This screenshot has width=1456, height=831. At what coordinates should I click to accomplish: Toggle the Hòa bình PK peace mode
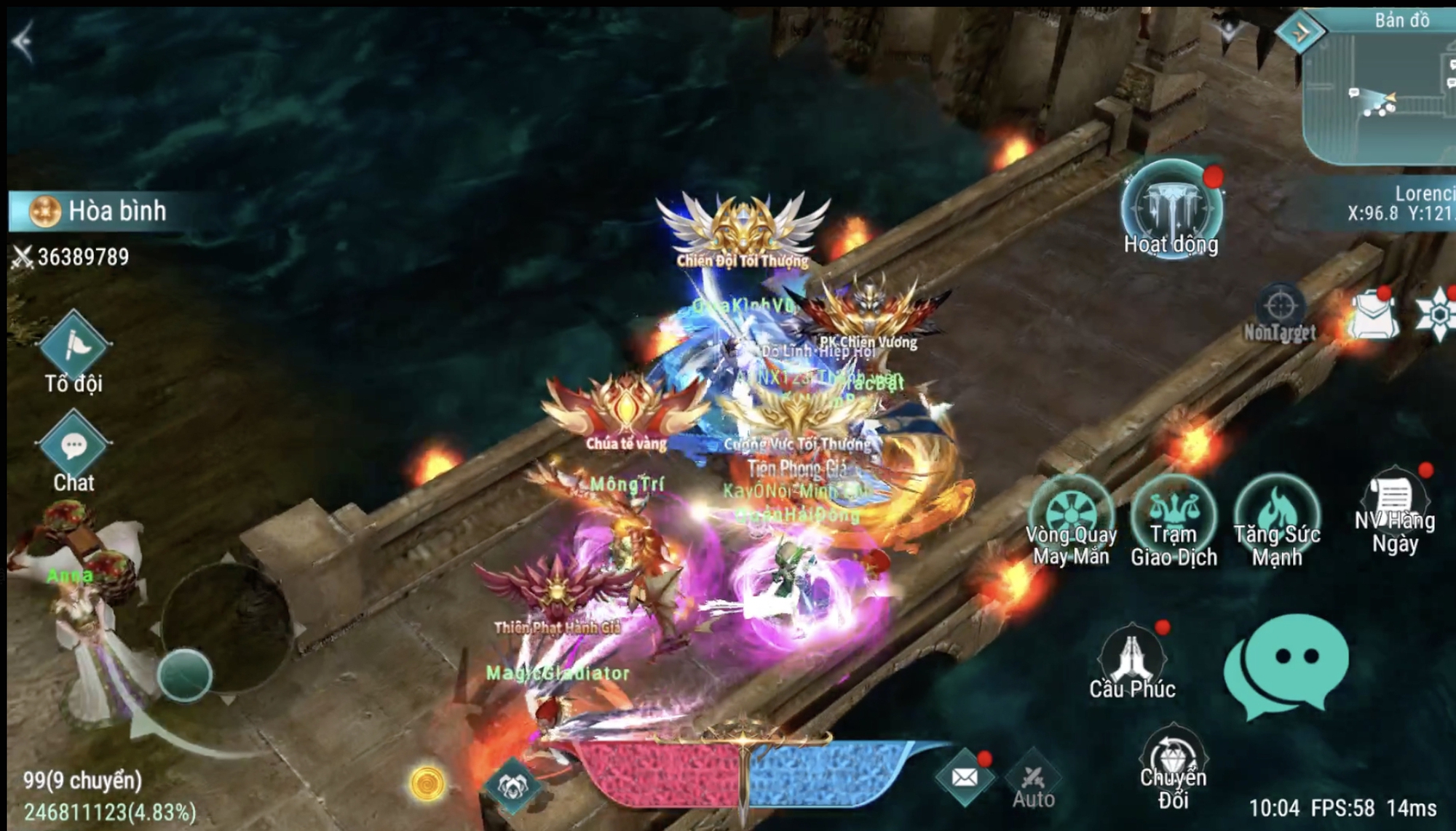click(x=95, y=210)
